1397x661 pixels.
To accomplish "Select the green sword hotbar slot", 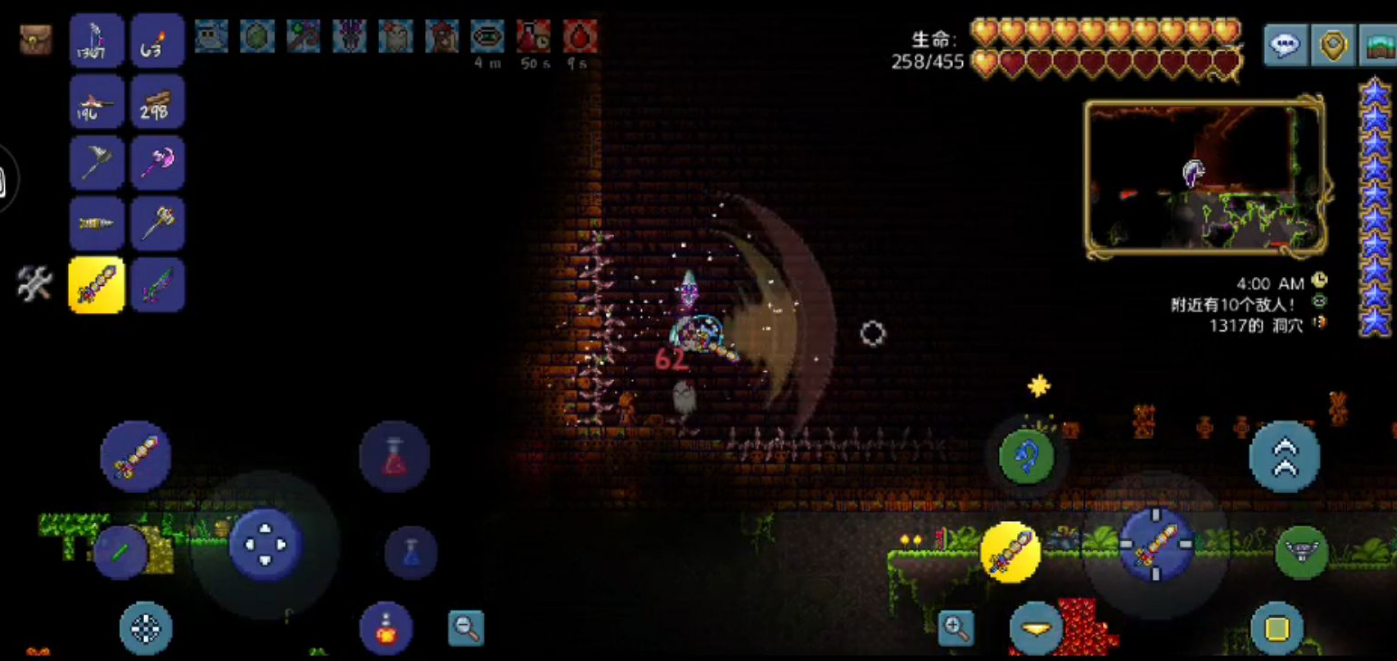I will coord(157,285).
